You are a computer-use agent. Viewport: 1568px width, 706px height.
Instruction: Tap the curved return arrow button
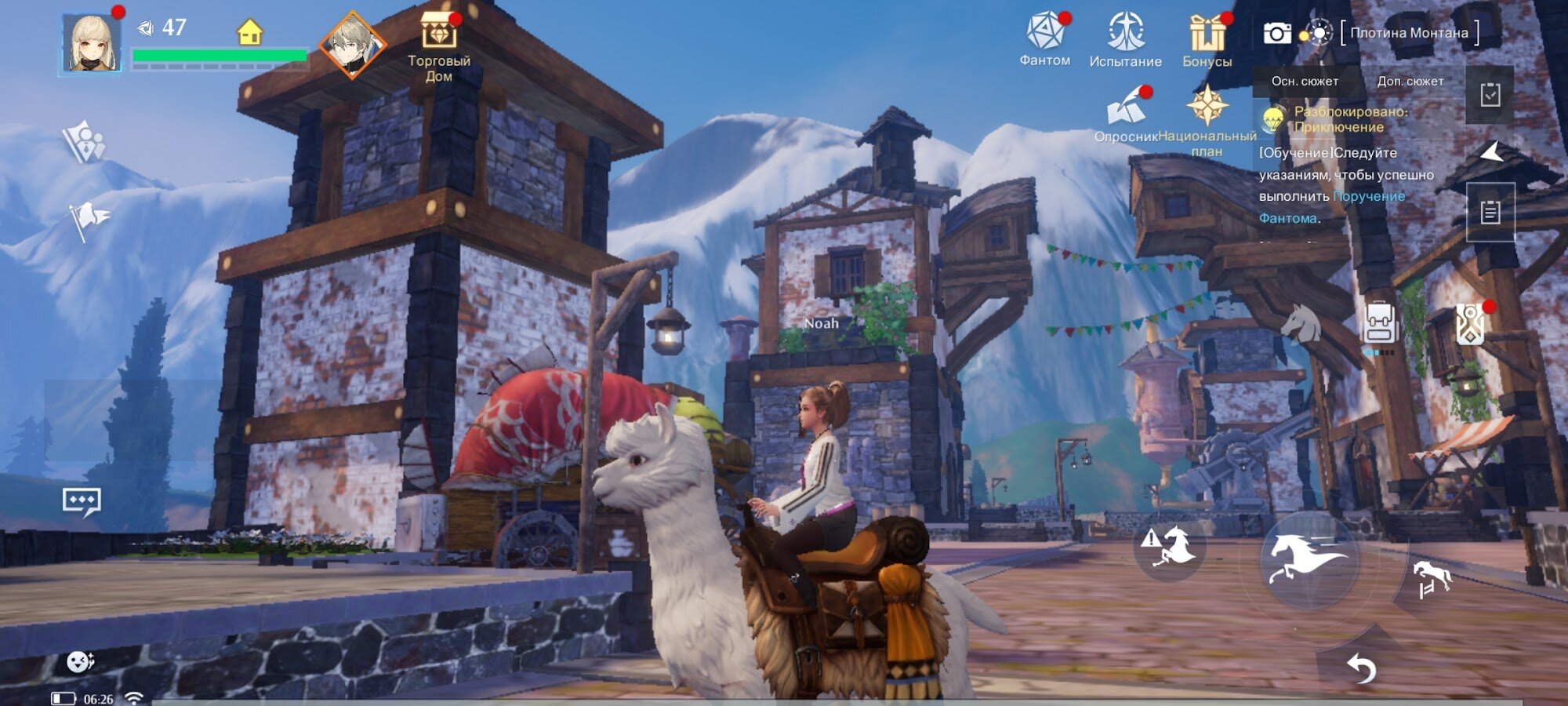click(x=1361, y=669)
